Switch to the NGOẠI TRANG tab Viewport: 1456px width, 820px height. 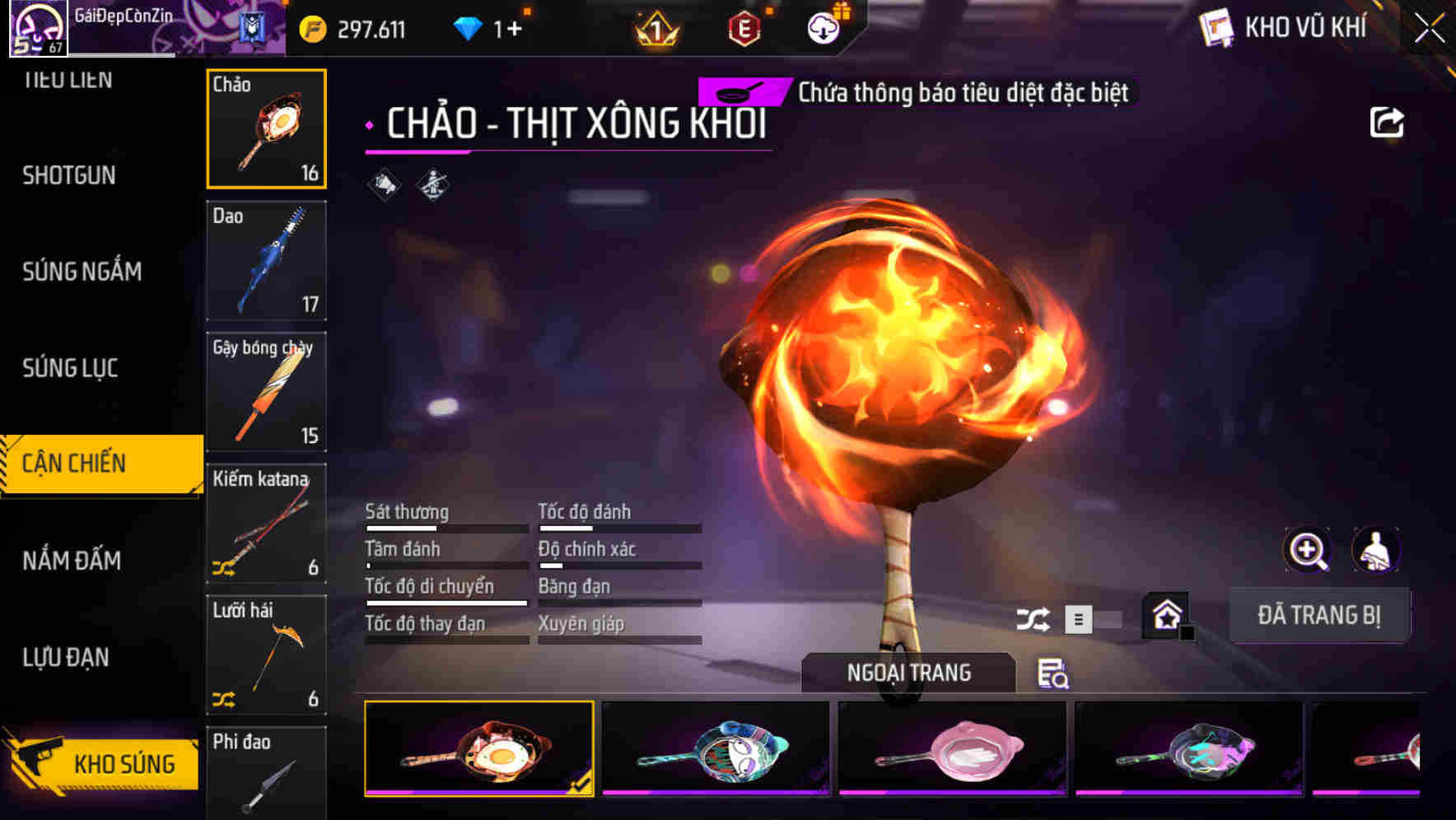pos(908,672)
